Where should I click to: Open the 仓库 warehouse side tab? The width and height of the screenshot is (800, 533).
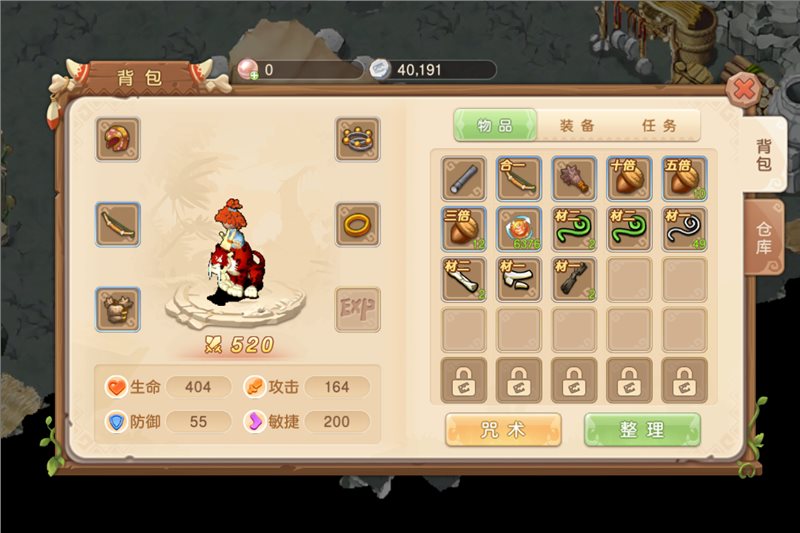coord(763,235)
